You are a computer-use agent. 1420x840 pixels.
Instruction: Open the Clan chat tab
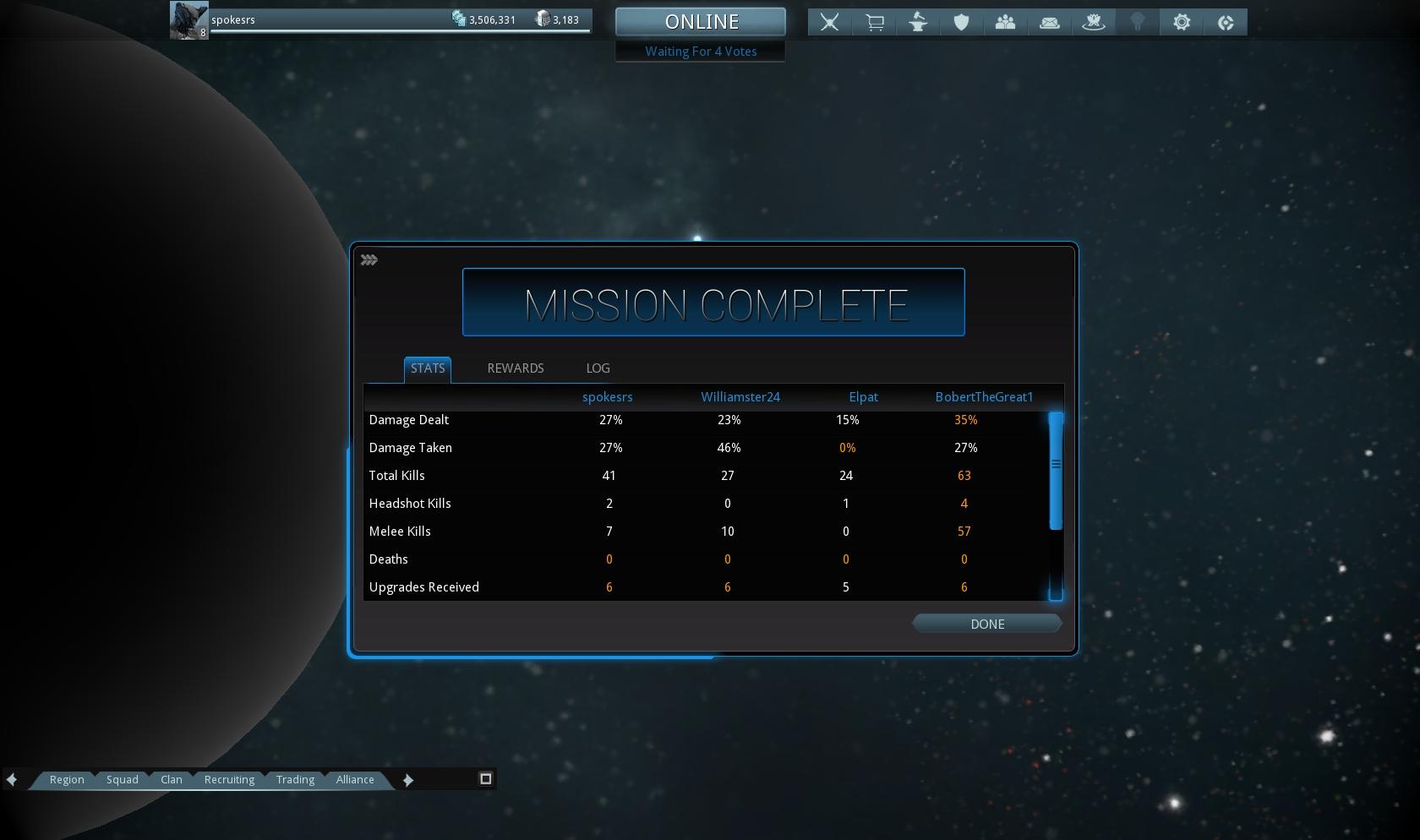(x=172, y=780)
